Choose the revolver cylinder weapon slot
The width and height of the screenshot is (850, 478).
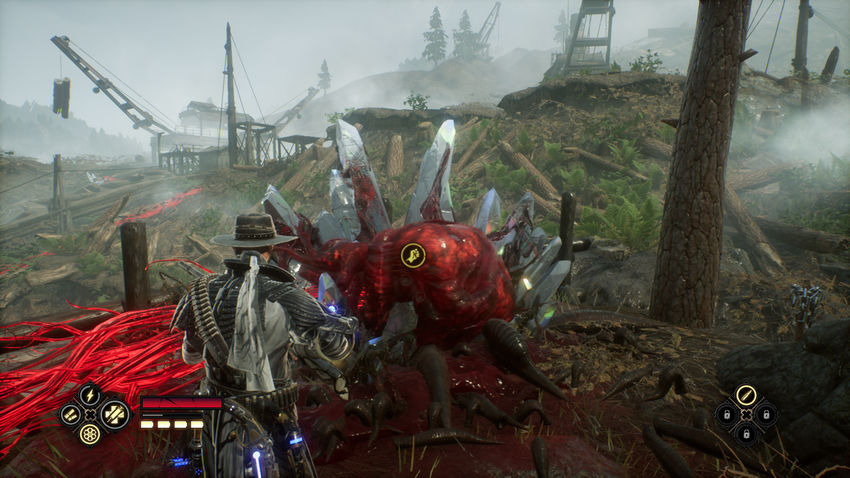90,433
